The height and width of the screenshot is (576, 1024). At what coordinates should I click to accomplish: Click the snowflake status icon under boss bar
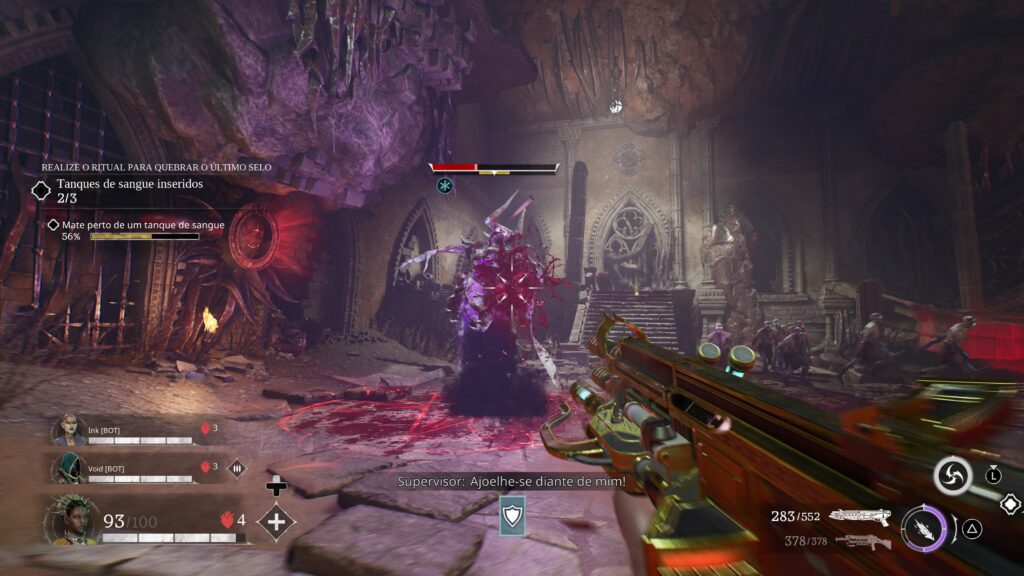pyautogui.click(x=444, y=185)
